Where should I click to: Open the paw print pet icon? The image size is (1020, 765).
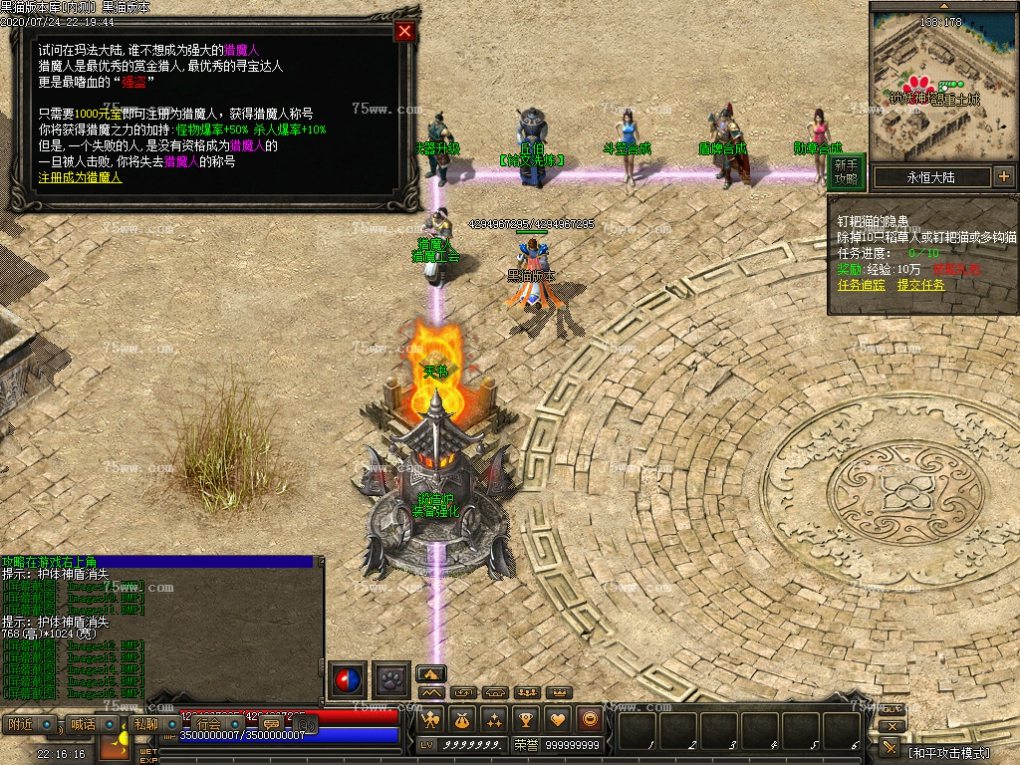click(x=391, y=680)
